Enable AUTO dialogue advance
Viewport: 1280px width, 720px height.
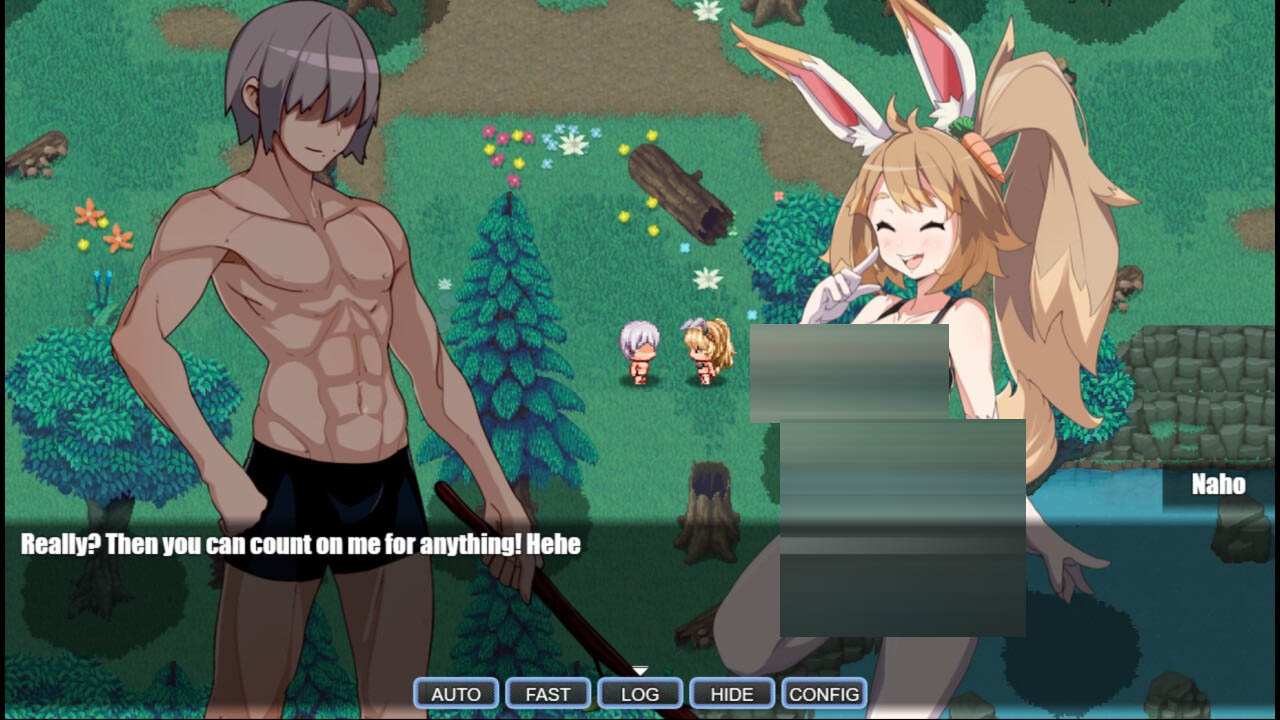pos(456,694)
